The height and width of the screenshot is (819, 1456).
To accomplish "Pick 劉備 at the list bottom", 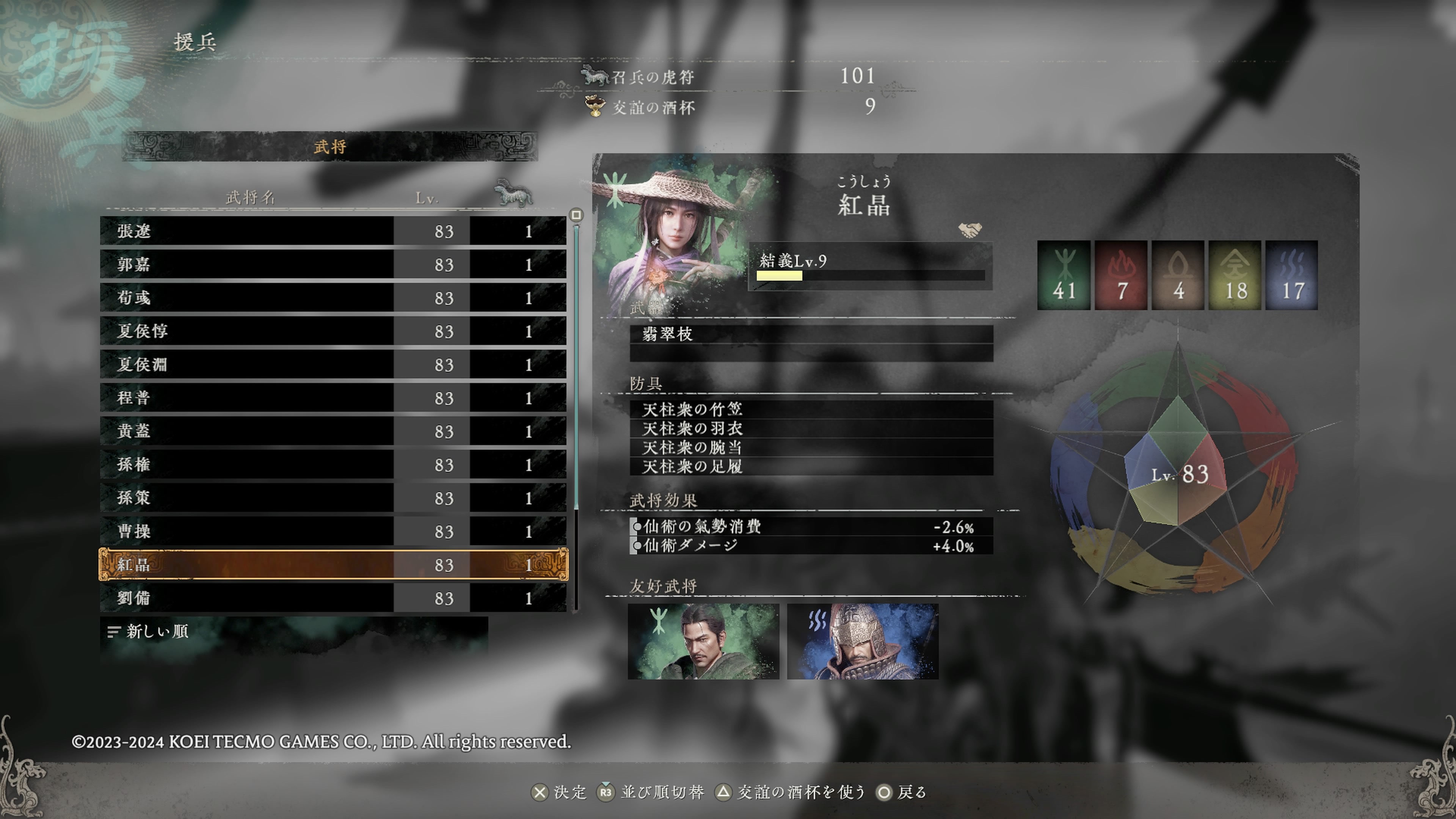I will pyautogui.click(x=333, y=598).
